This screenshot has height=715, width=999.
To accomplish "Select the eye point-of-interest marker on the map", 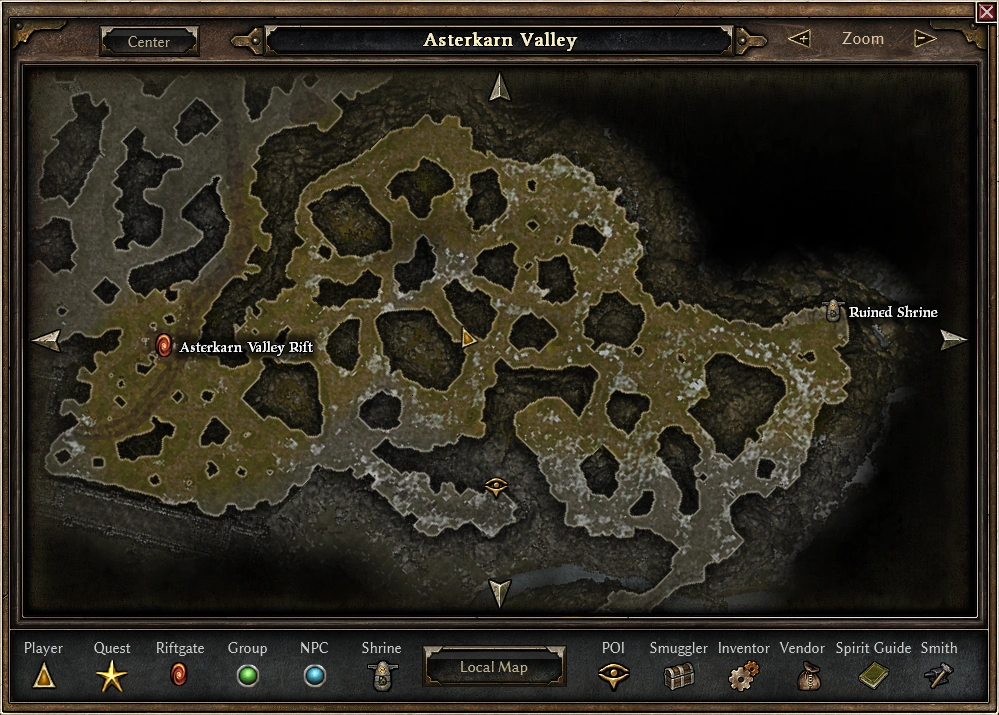I will [x=497, y=486].
